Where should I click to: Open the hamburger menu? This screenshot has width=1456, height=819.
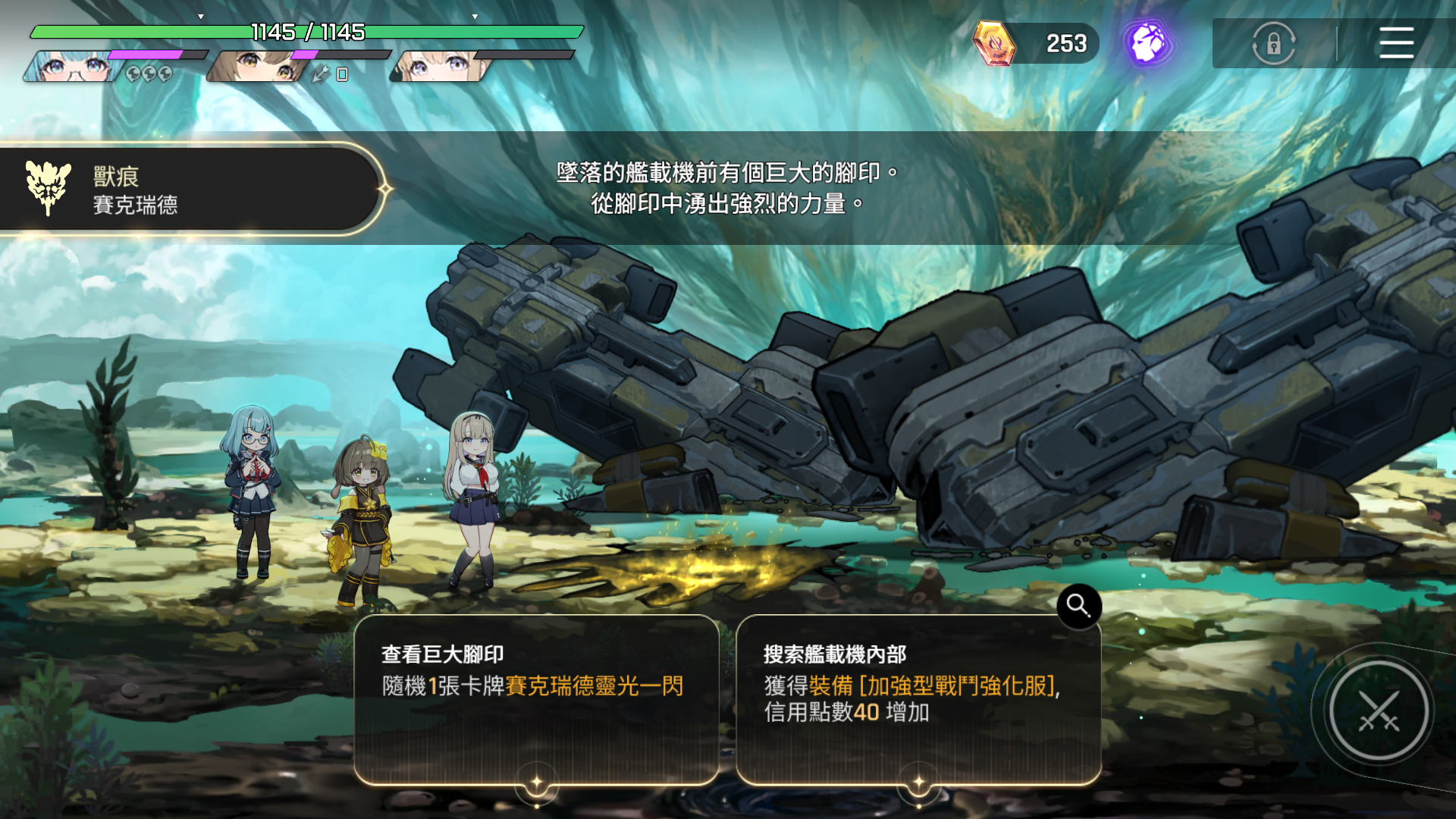(1395, 43)
